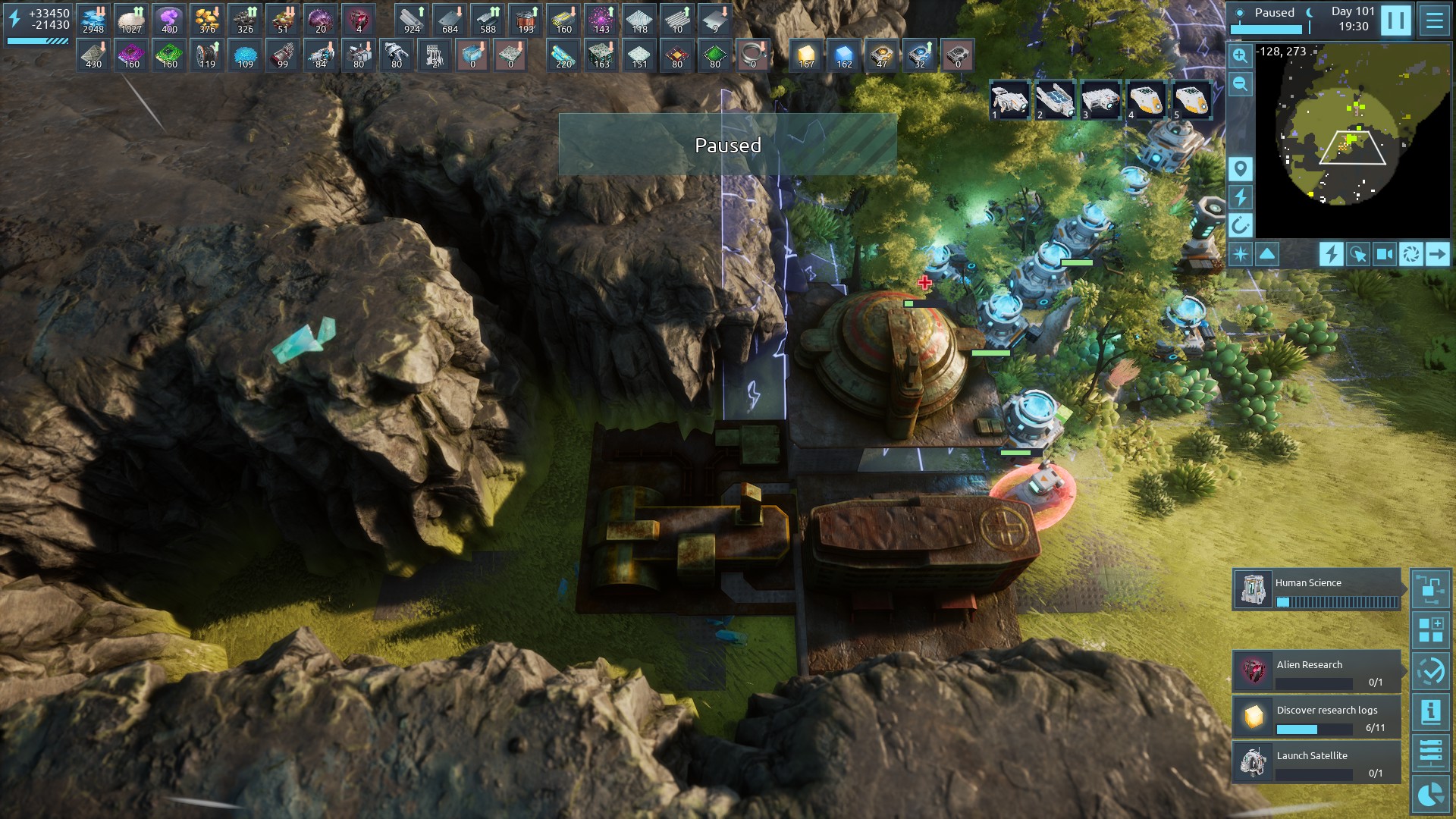This screenshot has width=1456, height=819.
Task: Click the right arrow button under the minimap
Action: coord(1437,254)
